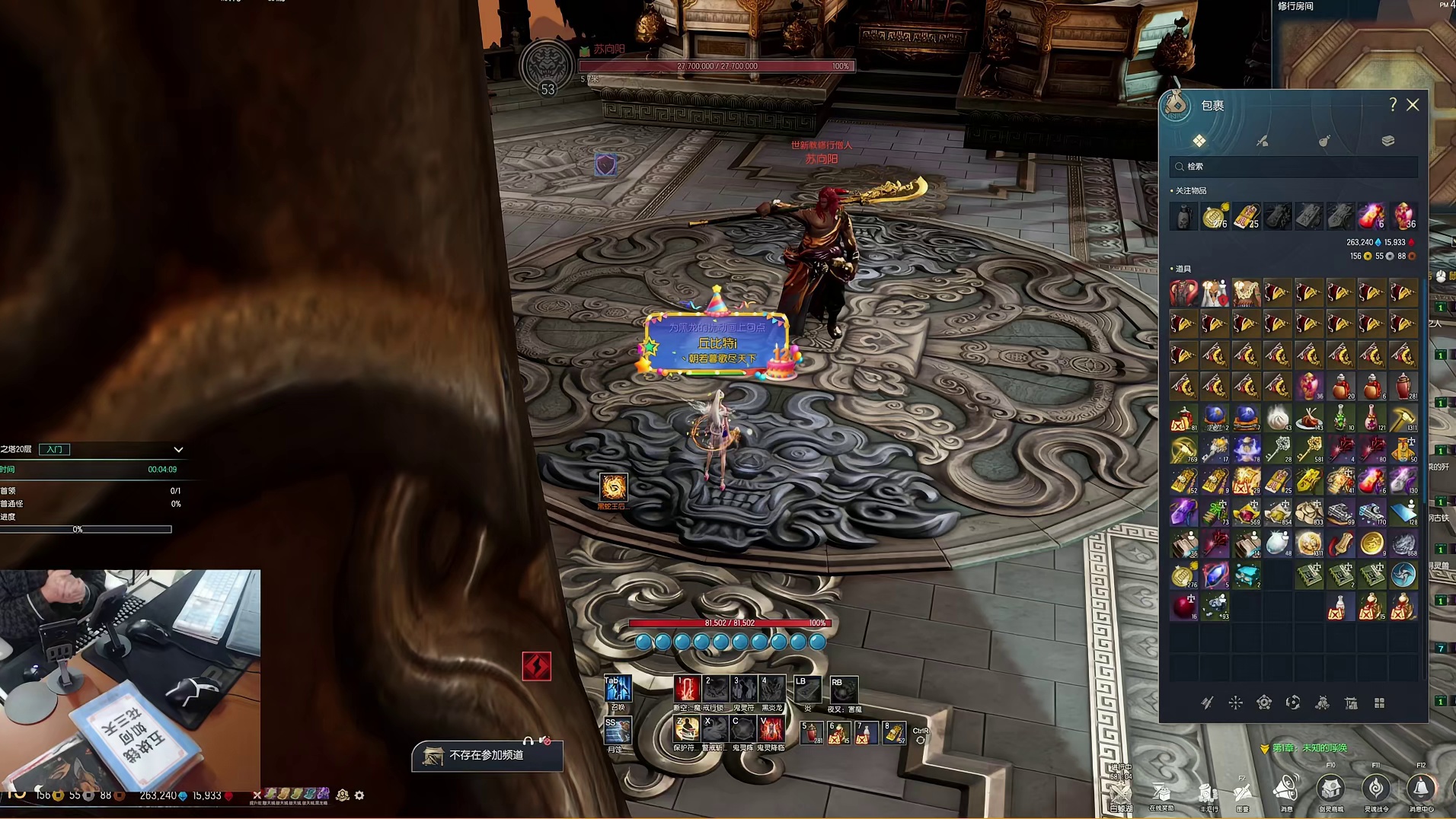Select the roast meat plate item

point(1309,418)
